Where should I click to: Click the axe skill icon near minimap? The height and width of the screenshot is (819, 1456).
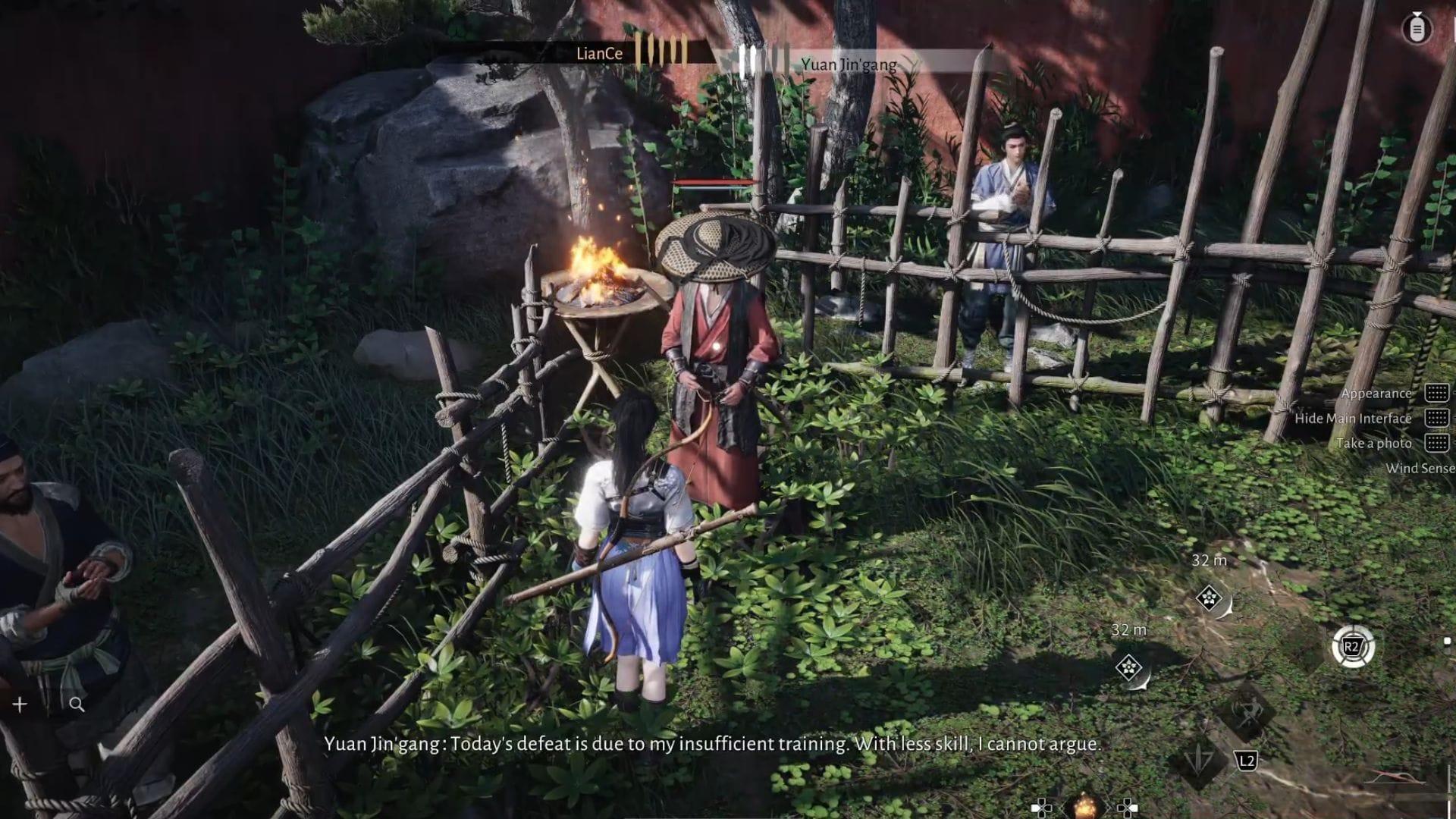click(x=1249, y=715)
